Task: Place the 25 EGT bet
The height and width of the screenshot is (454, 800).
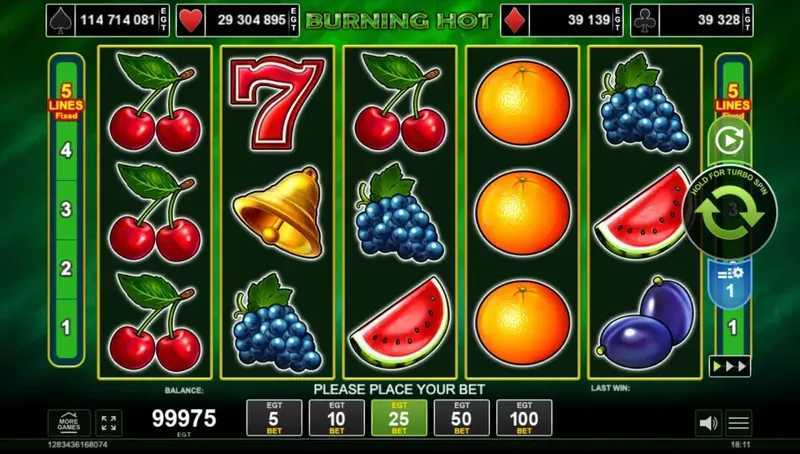Action: [399, 418]
